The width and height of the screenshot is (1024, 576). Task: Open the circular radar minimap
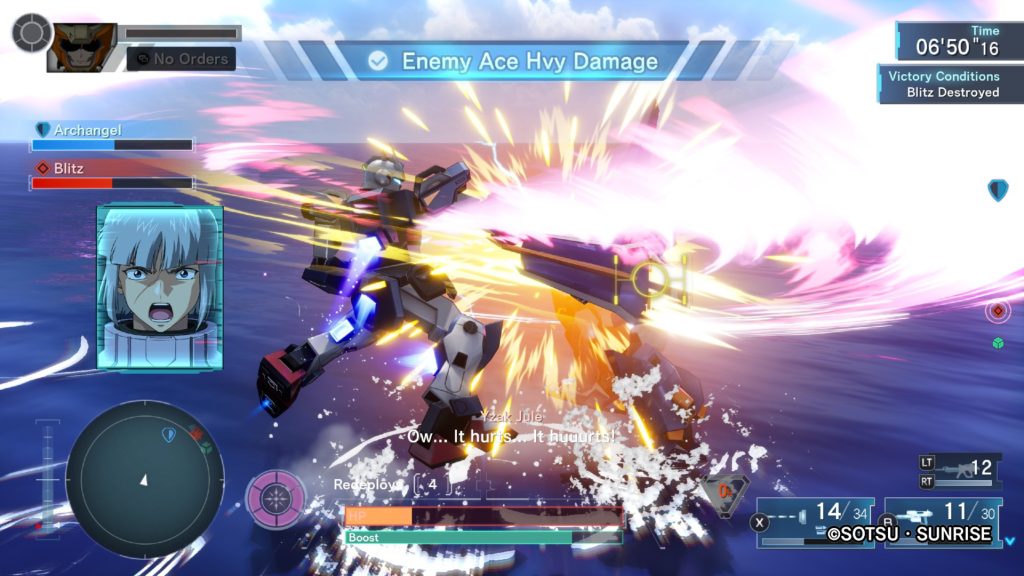145,479
